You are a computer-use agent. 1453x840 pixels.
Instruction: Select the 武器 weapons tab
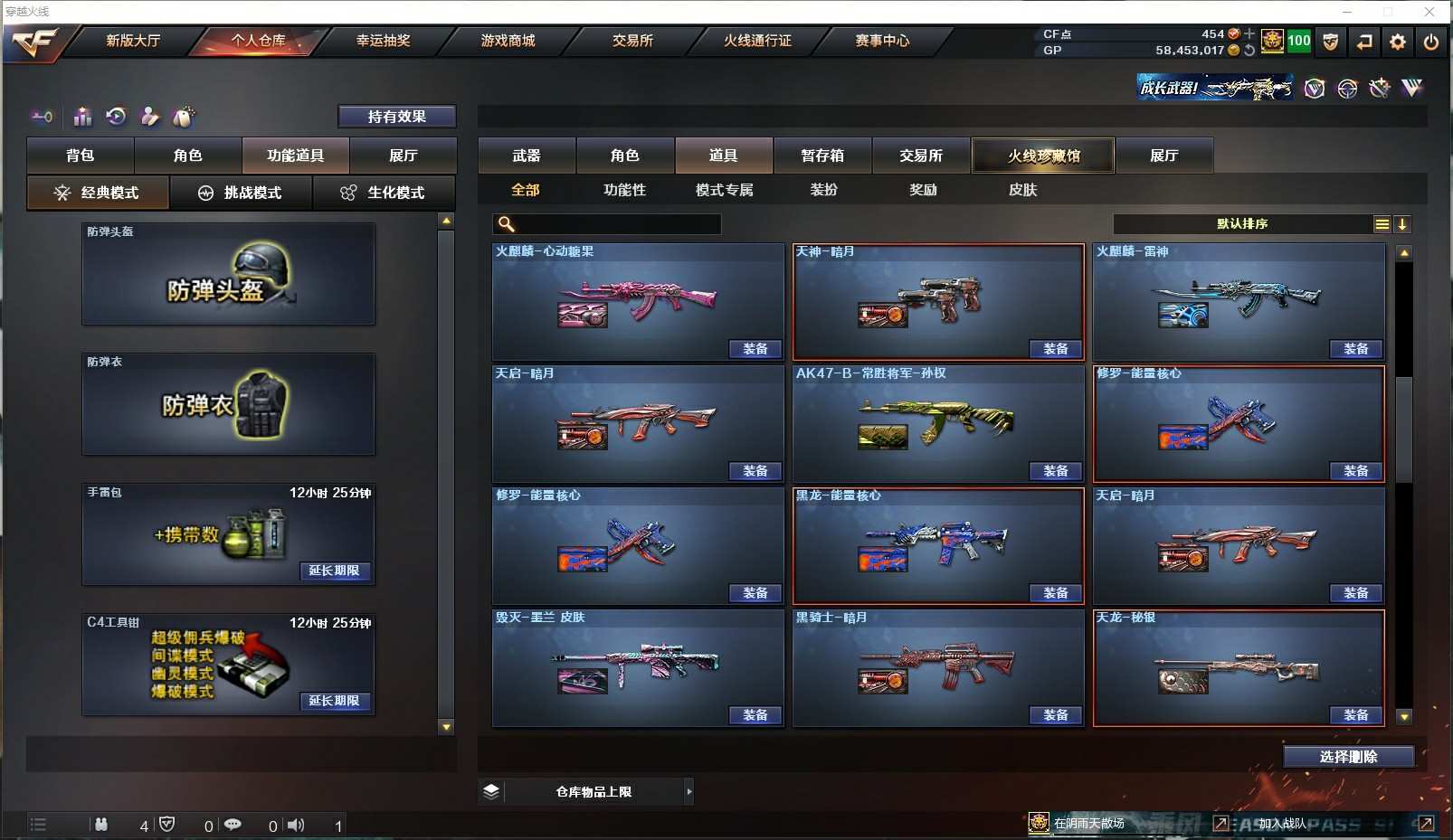pyautogui.click(x=527, y=156)
